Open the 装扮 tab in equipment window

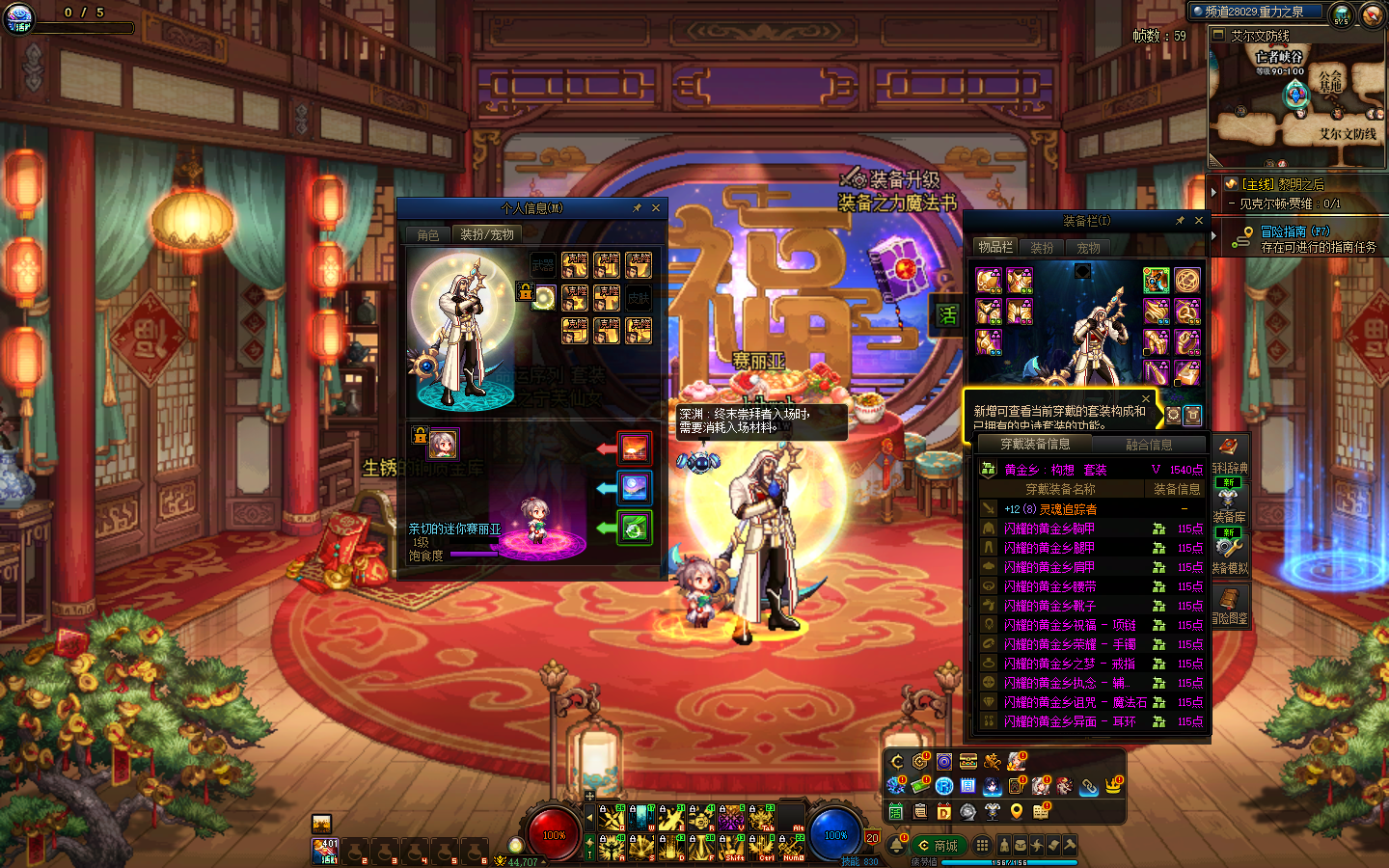(x=1042, y=248)
